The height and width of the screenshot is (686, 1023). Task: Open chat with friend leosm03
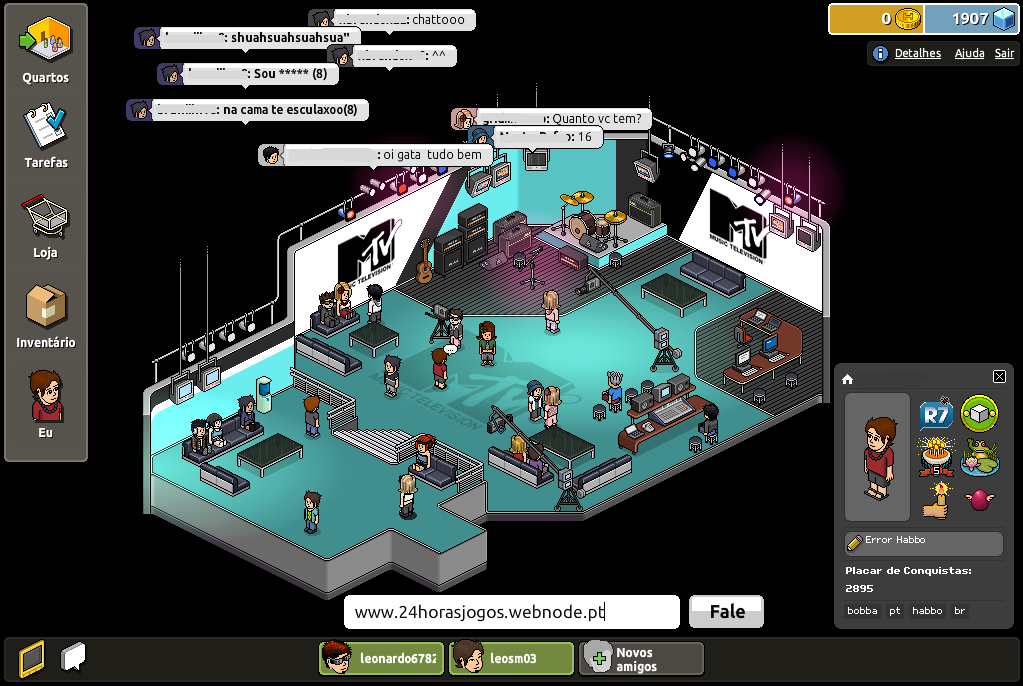pyautogui.click(x=512, y=658)
